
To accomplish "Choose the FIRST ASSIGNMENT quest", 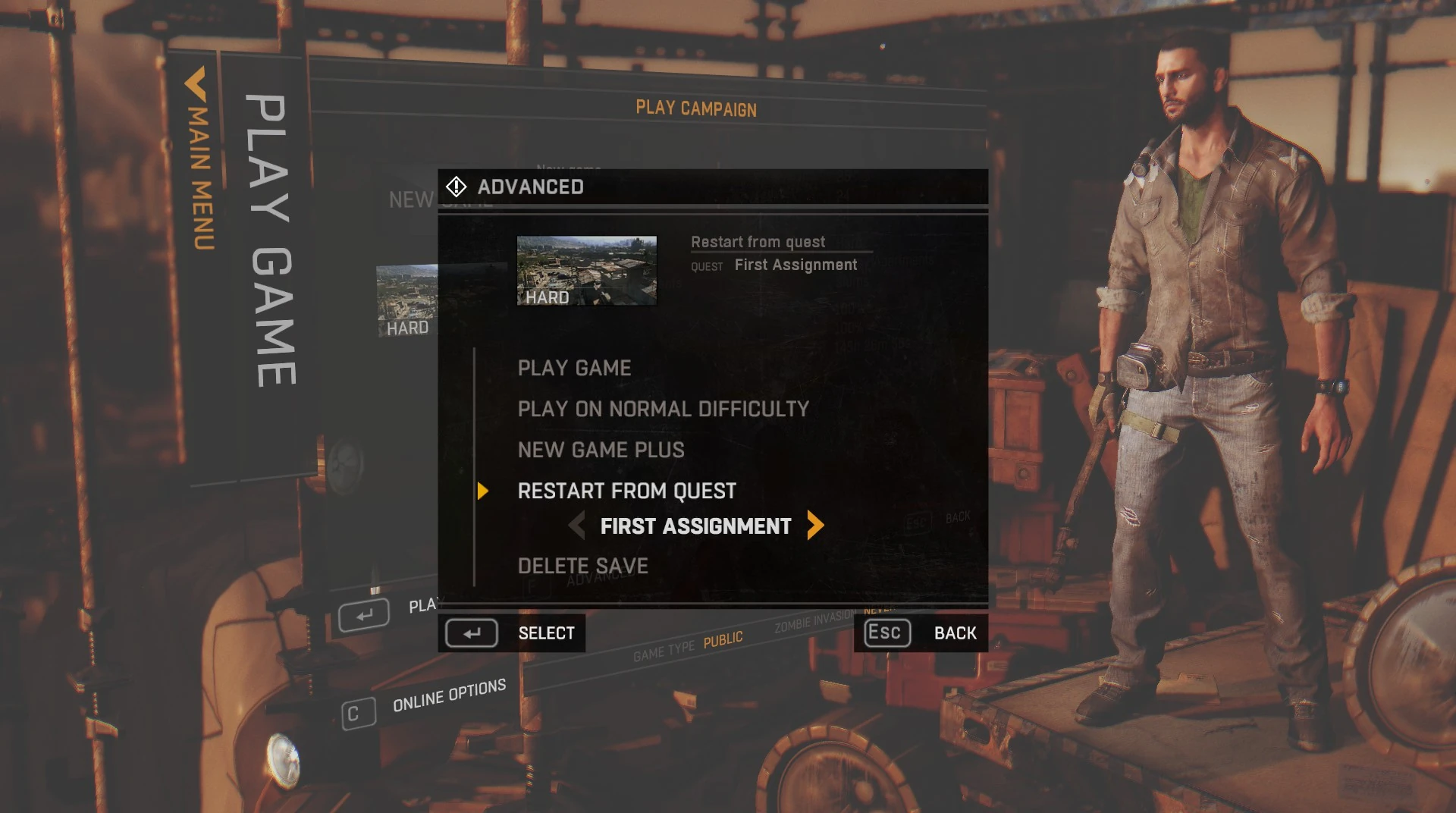I will 696,526.
